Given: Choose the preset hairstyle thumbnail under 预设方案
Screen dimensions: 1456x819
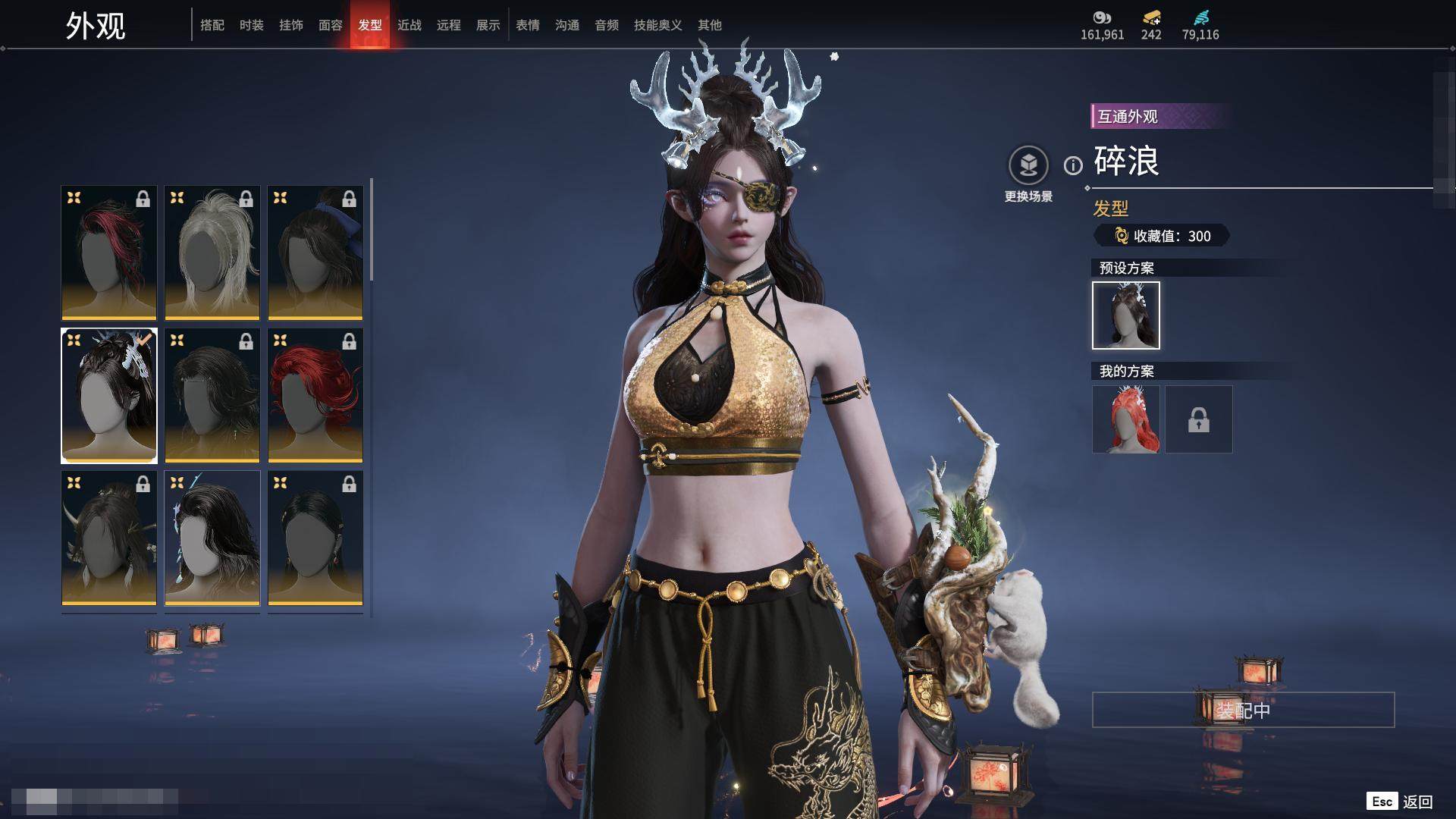Looking at the screenshot, I should coord(1126,315).
